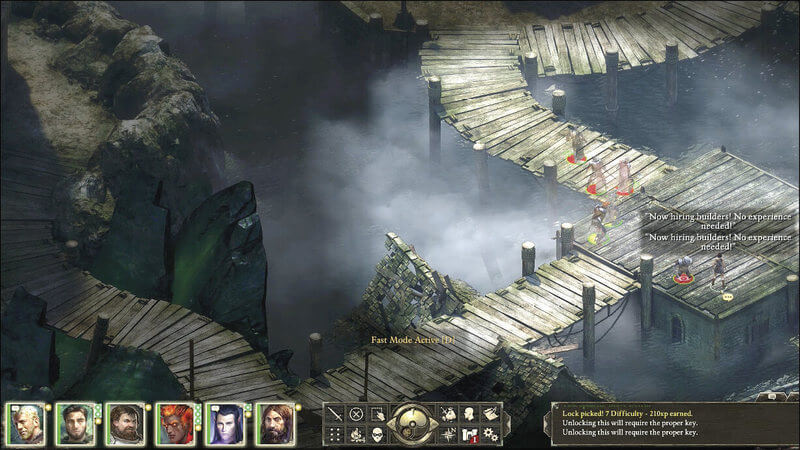Select the pale elf companion portrait
The height and width of the screenshot is (450, 800).
pyautogui.click(x=225, y=424)
